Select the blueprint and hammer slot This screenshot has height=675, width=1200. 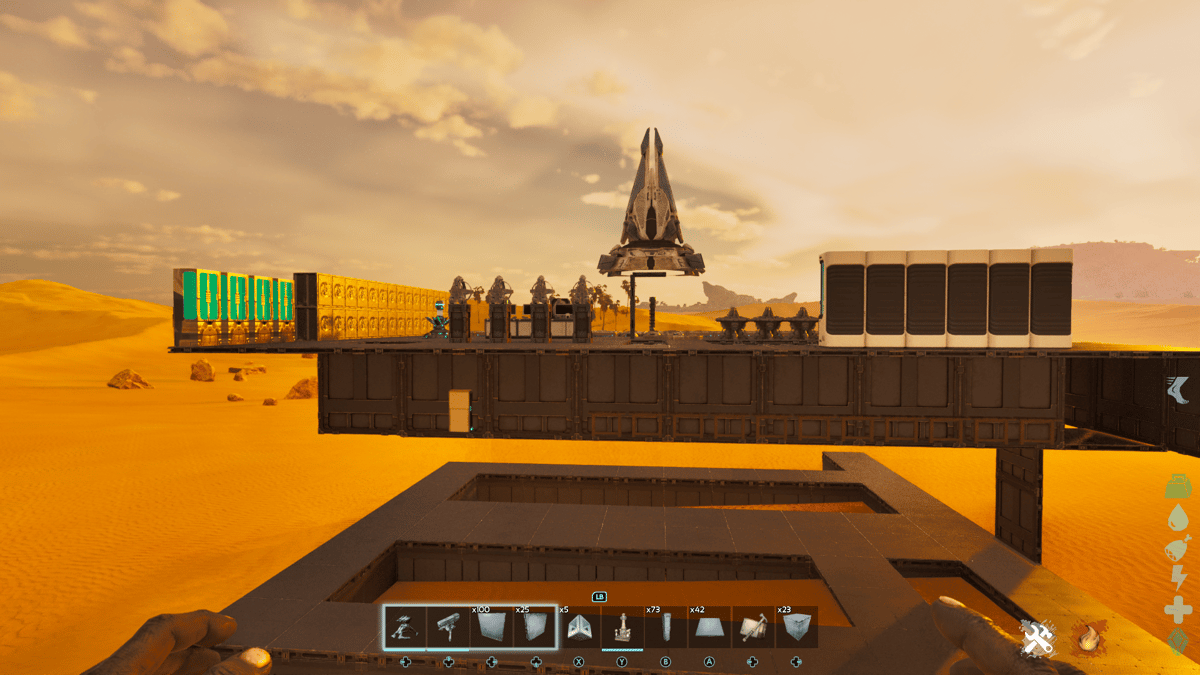[753, 627]
